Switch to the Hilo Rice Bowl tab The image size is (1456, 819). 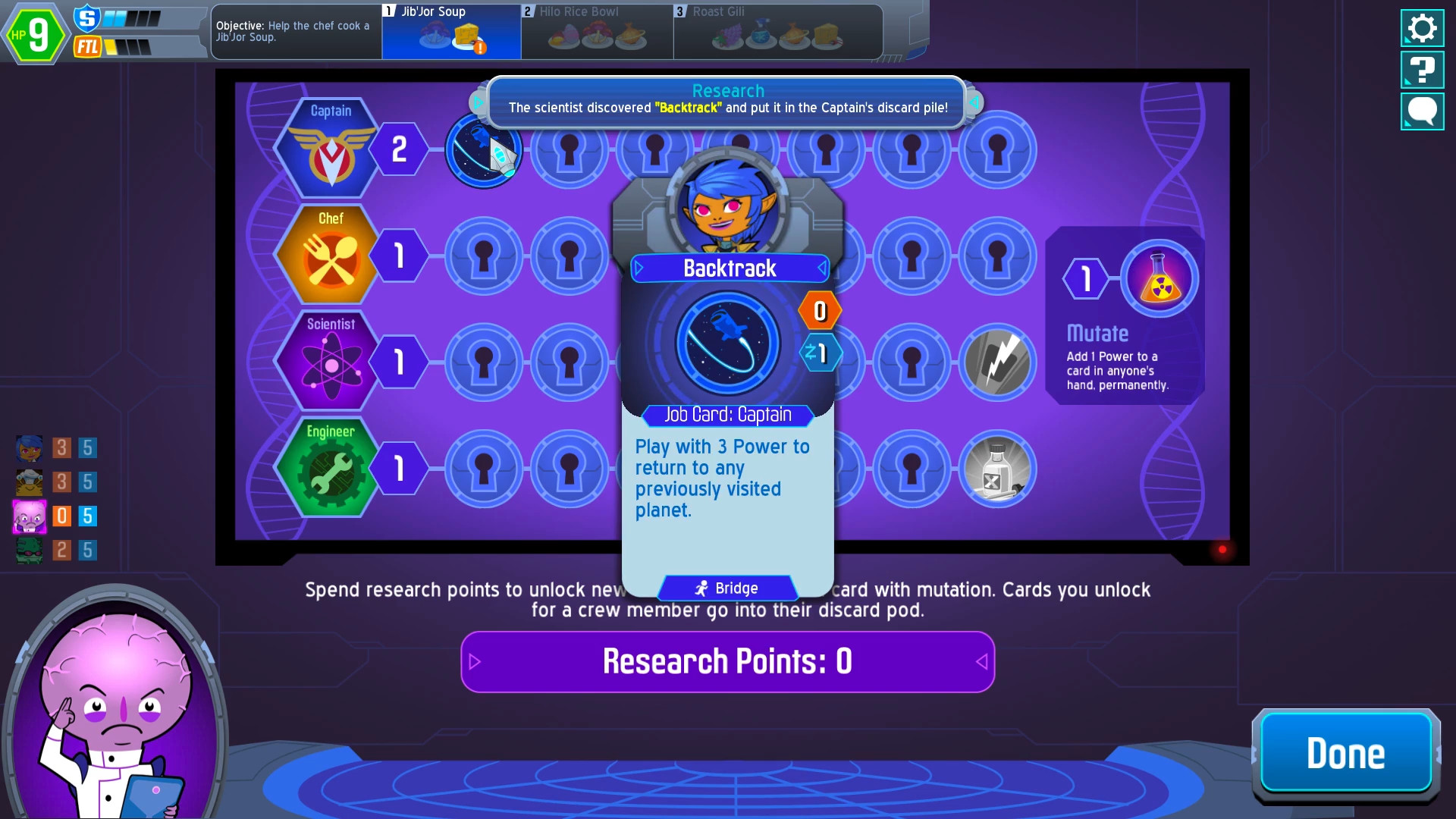pos(597,30)
